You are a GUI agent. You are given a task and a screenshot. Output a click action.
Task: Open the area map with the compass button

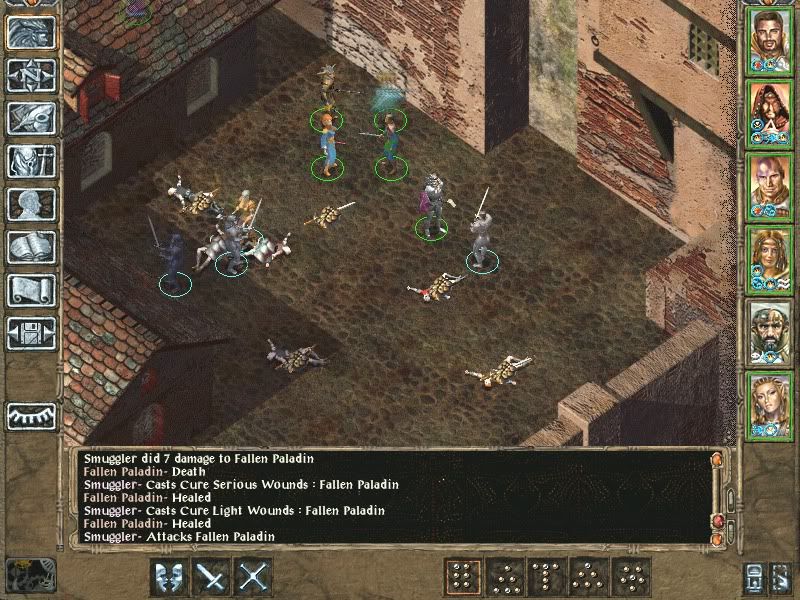pyautogui.click(x=32, y=75)
